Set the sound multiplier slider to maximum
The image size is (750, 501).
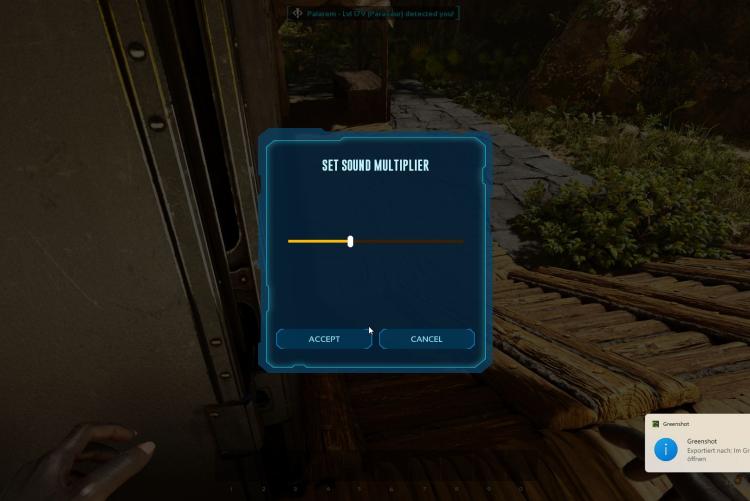[x=462, y=241]
